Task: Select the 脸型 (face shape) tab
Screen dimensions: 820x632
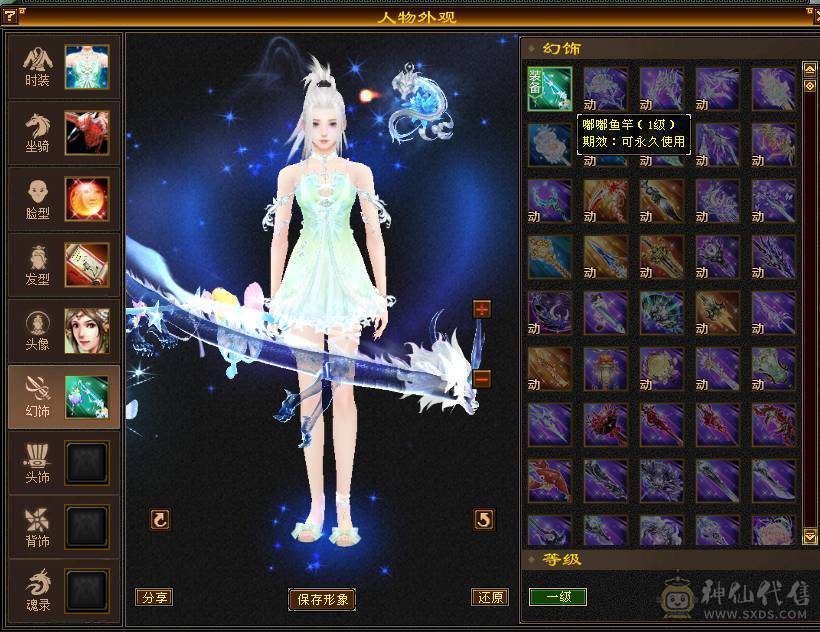Action: click(x=64, y=199)
